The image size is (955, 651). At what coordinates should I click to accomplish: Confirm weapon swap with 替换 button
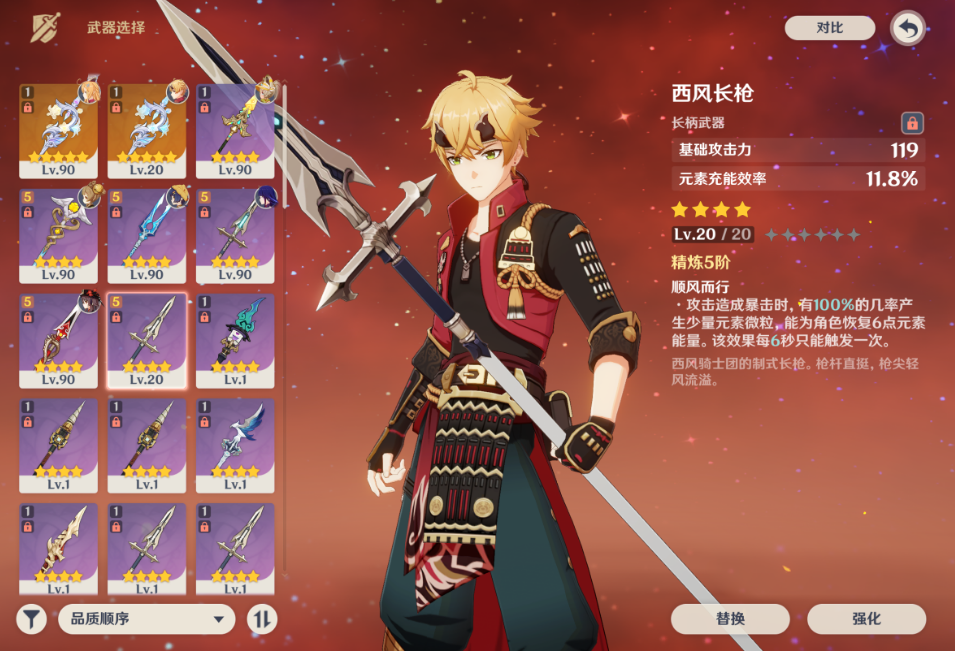(x=730, y=619)
